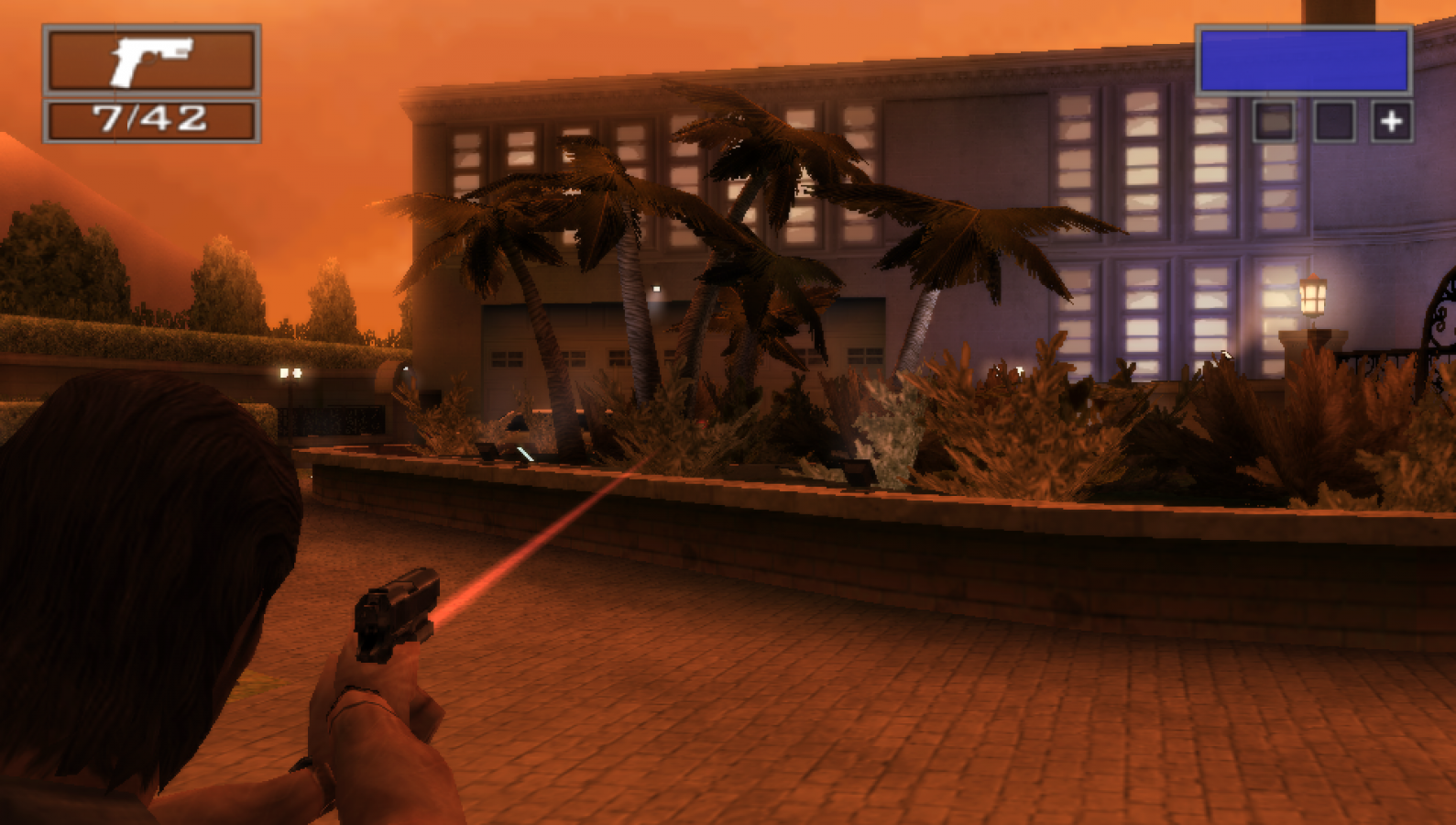Click the blue health bar panel
The height and width of the screenshot is (825, 1456).
tap(1305, 62)
